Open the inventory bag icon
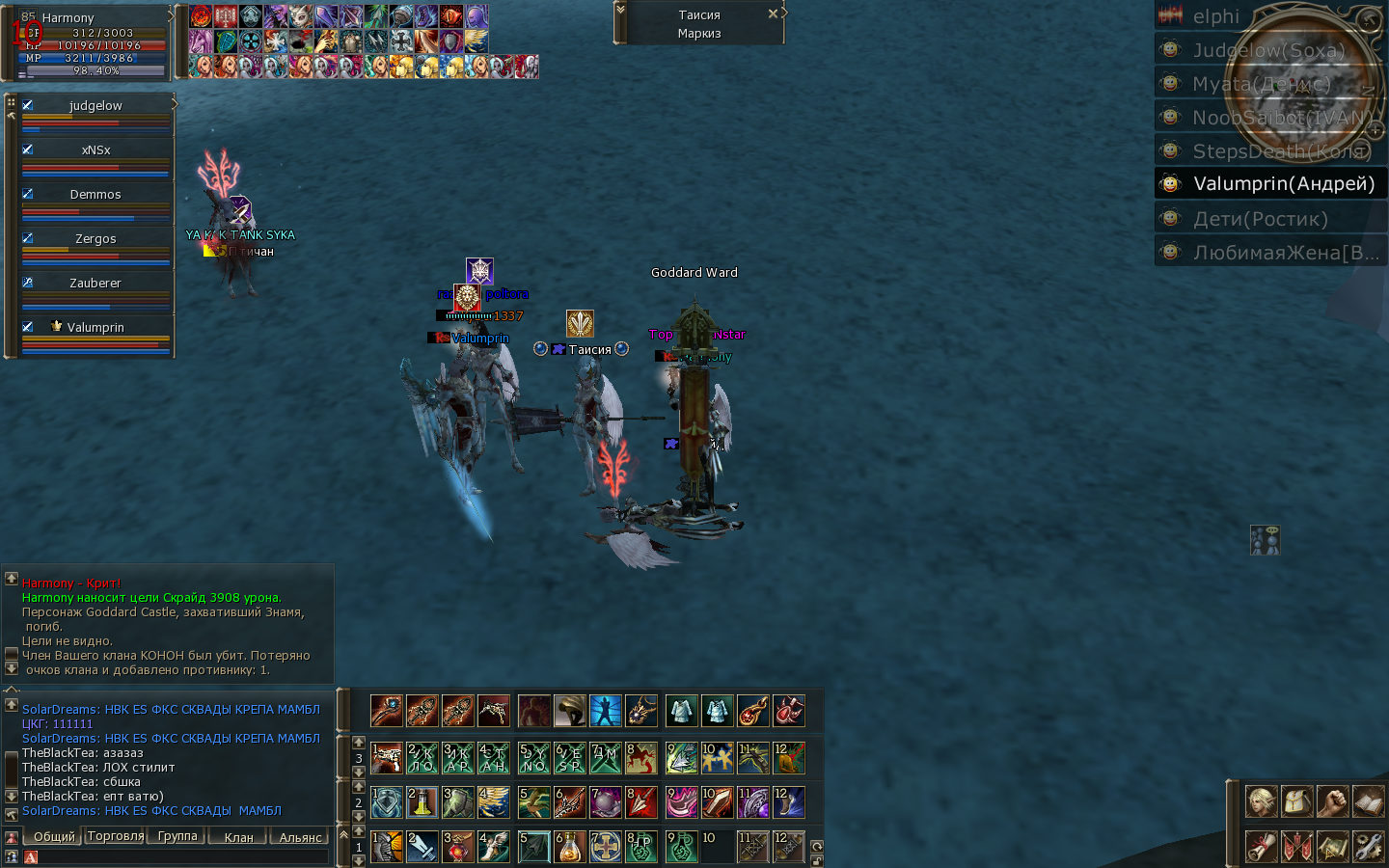1389x868 pixels. tap(1296, 801)
